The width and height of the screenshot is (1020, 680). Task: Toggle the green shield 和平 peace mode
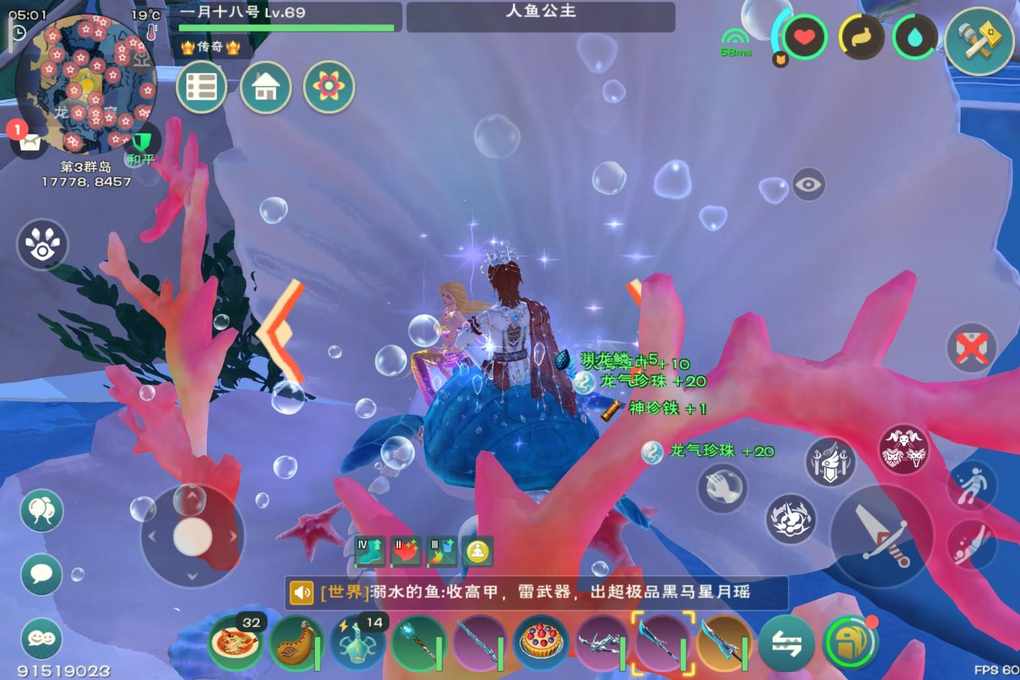pyautogui.click(x=141, y=145)
